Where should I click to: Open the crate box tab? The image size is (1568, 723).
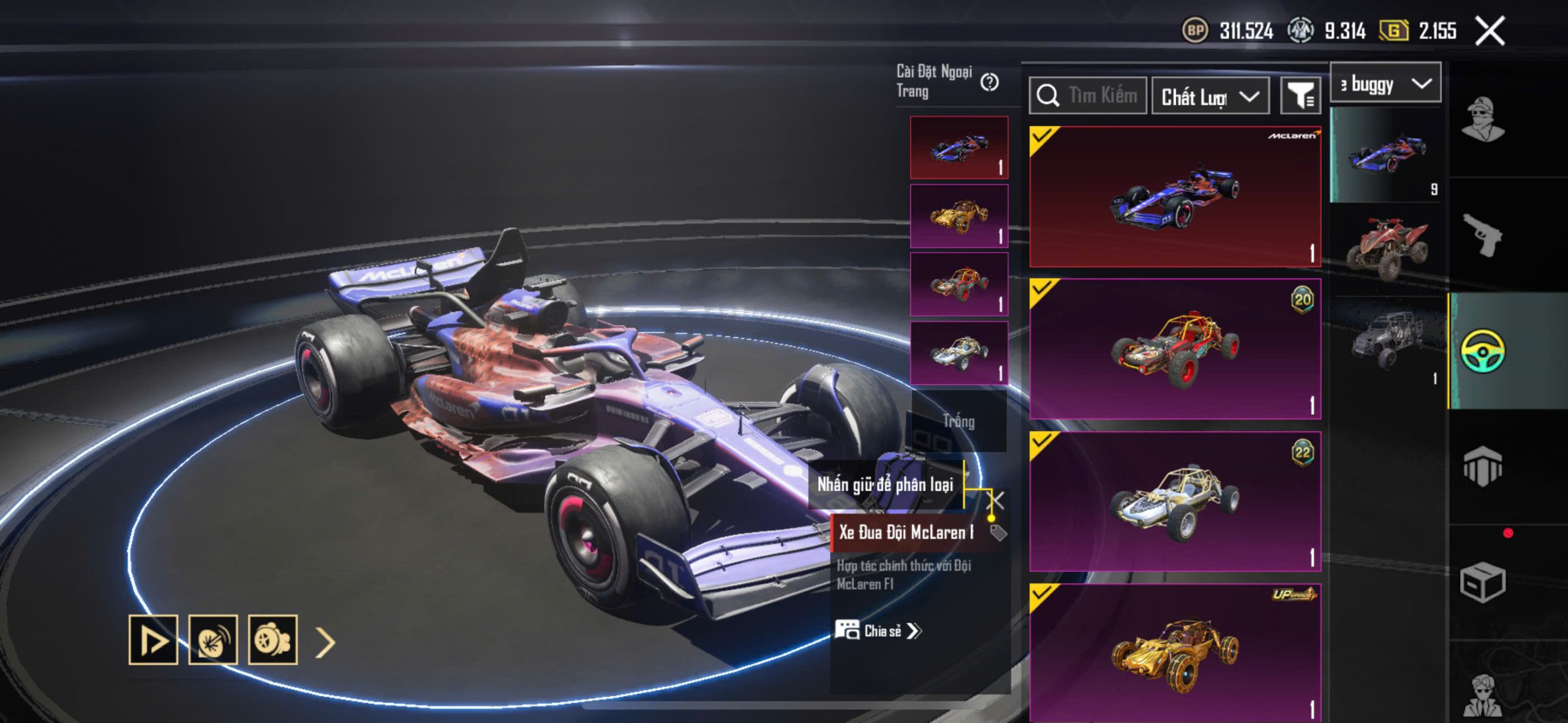tap(1482, 582)
